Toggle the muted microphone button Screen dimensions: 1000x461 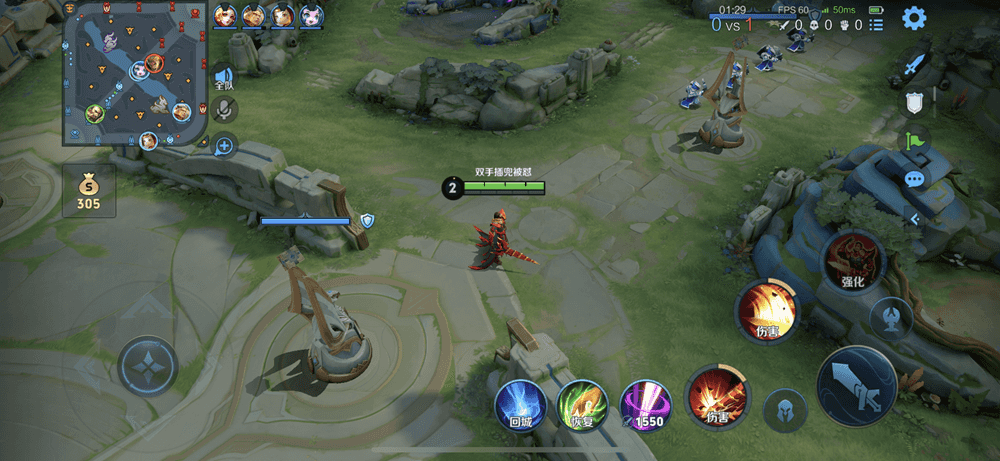(225, 109)
